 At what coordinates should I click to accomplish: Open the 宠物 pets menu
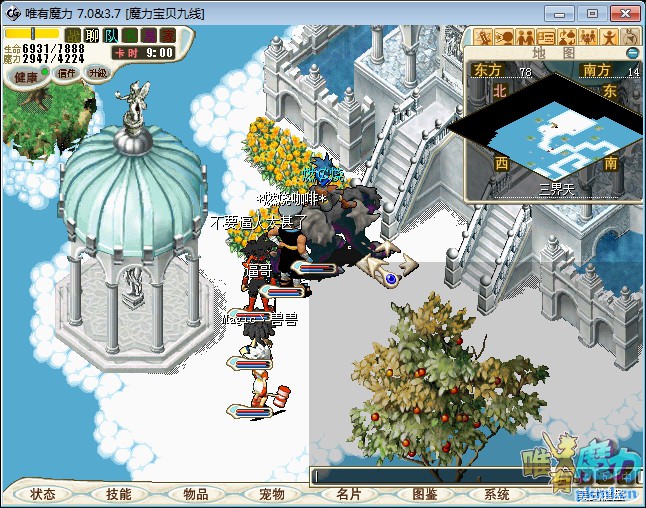tap(272, 494)
